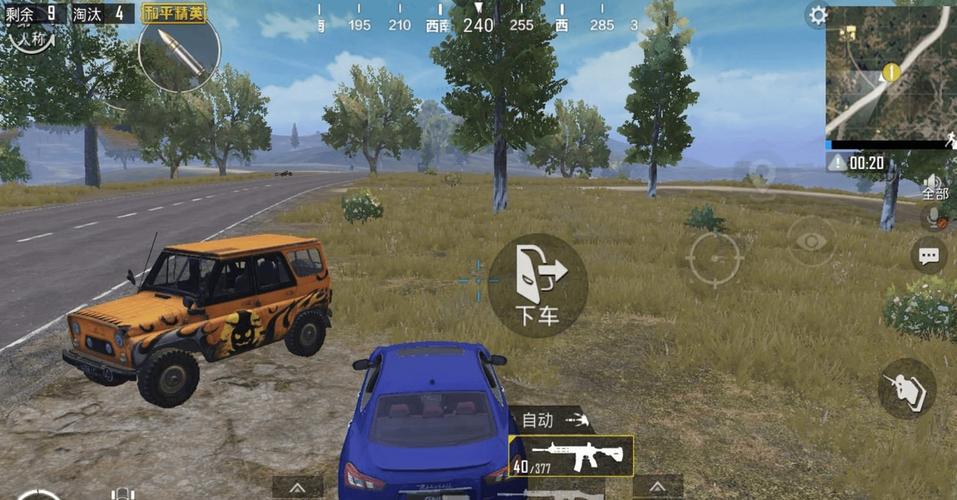Expand the up-arrow tab right of the weapon bar
Viewport: 957px width, 500px height.
658,487
